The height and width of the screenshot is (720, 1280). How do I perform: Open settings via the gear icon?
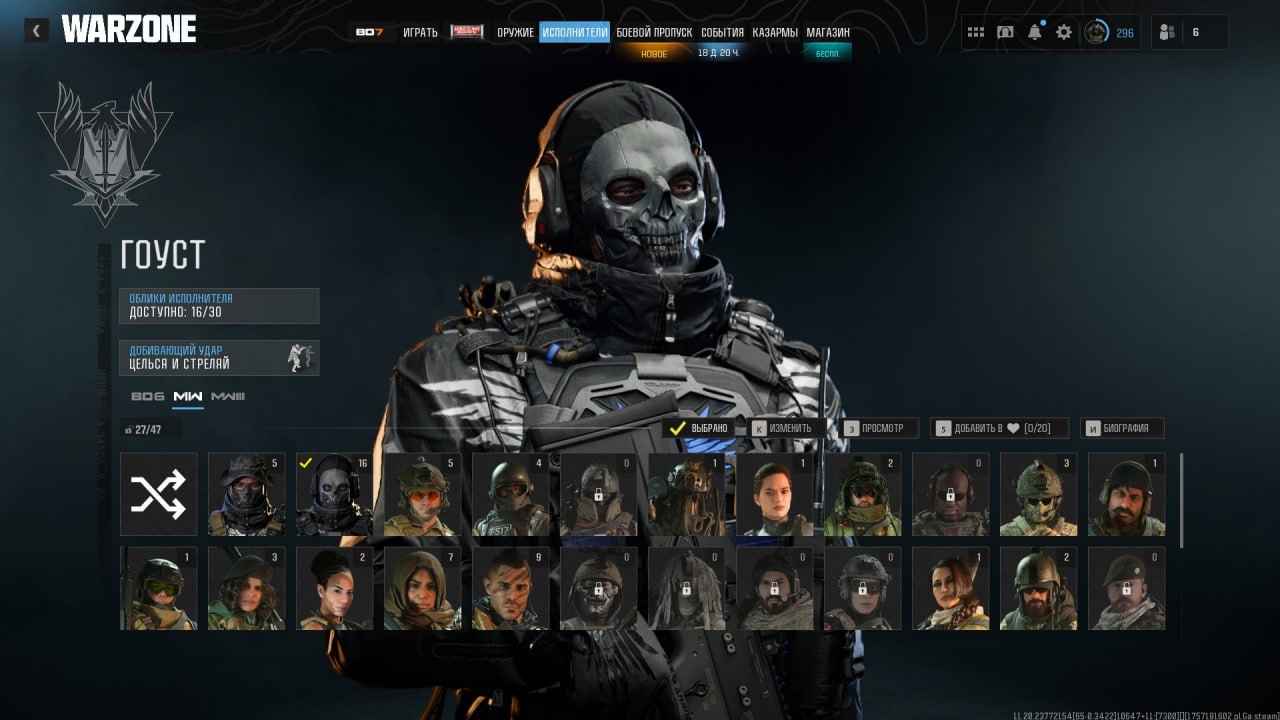[1063, 32]
